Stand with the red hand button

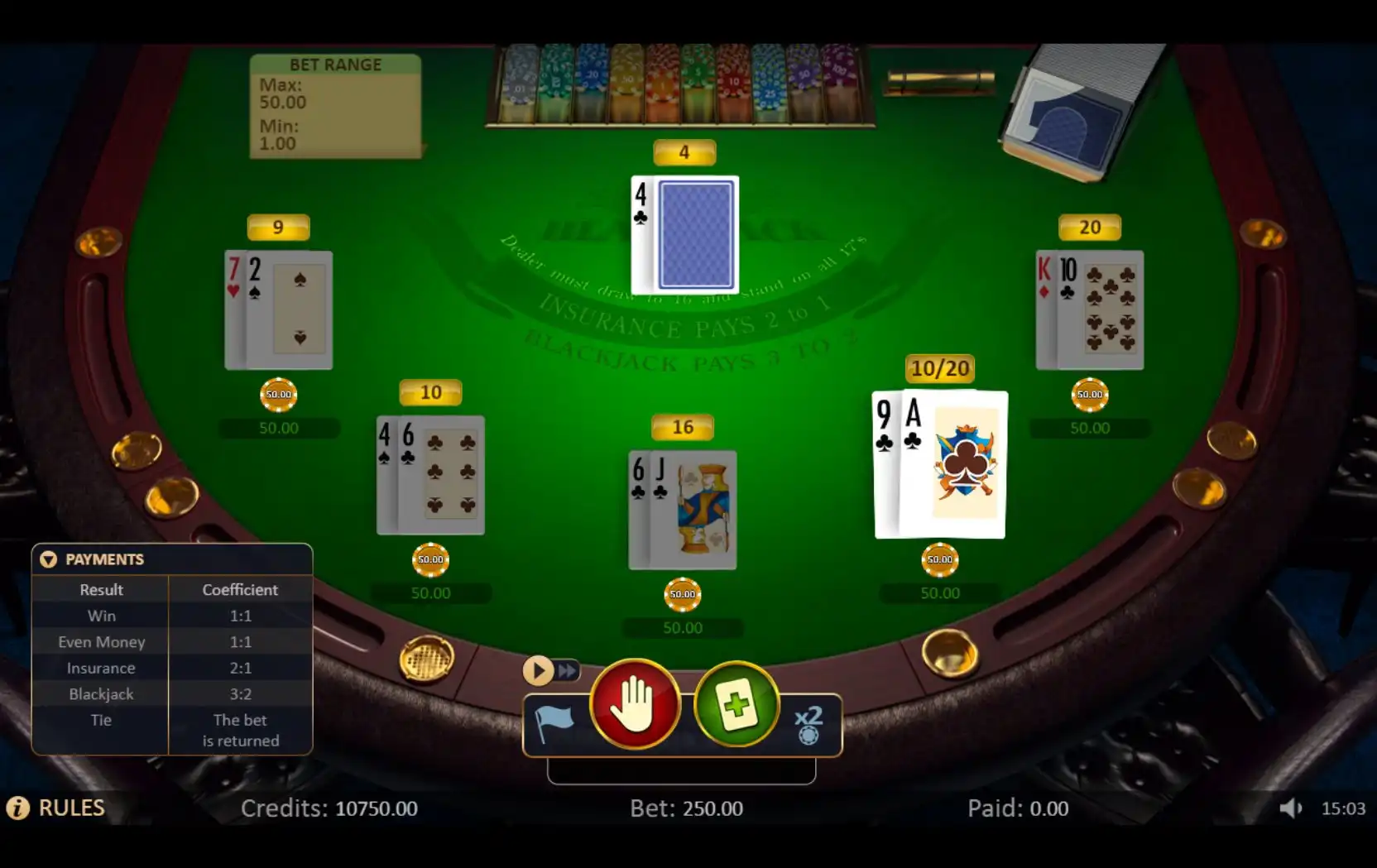[x=635, y=705]
